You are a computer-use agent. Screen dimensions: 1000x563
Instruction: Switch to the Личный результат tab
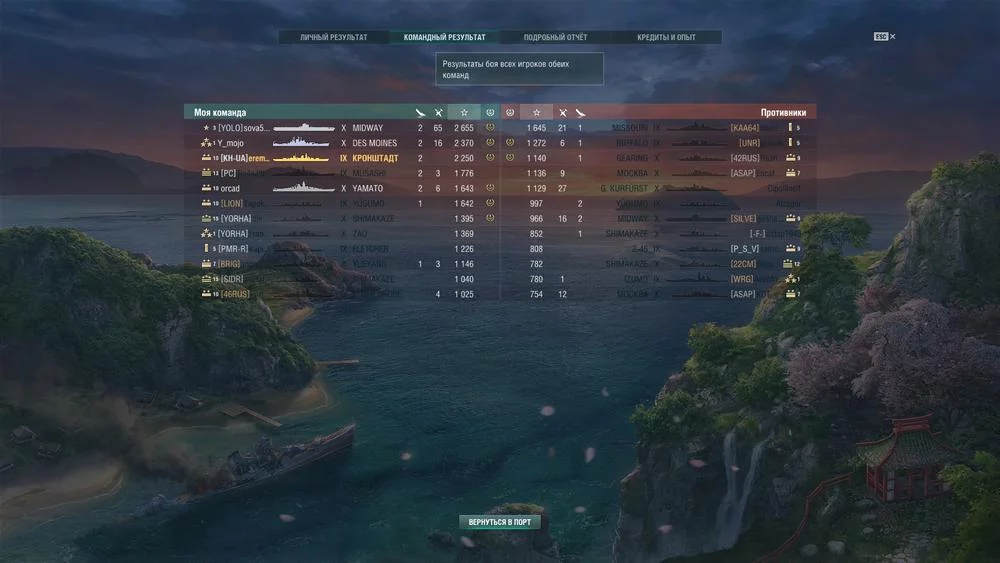tap(333, 38)
